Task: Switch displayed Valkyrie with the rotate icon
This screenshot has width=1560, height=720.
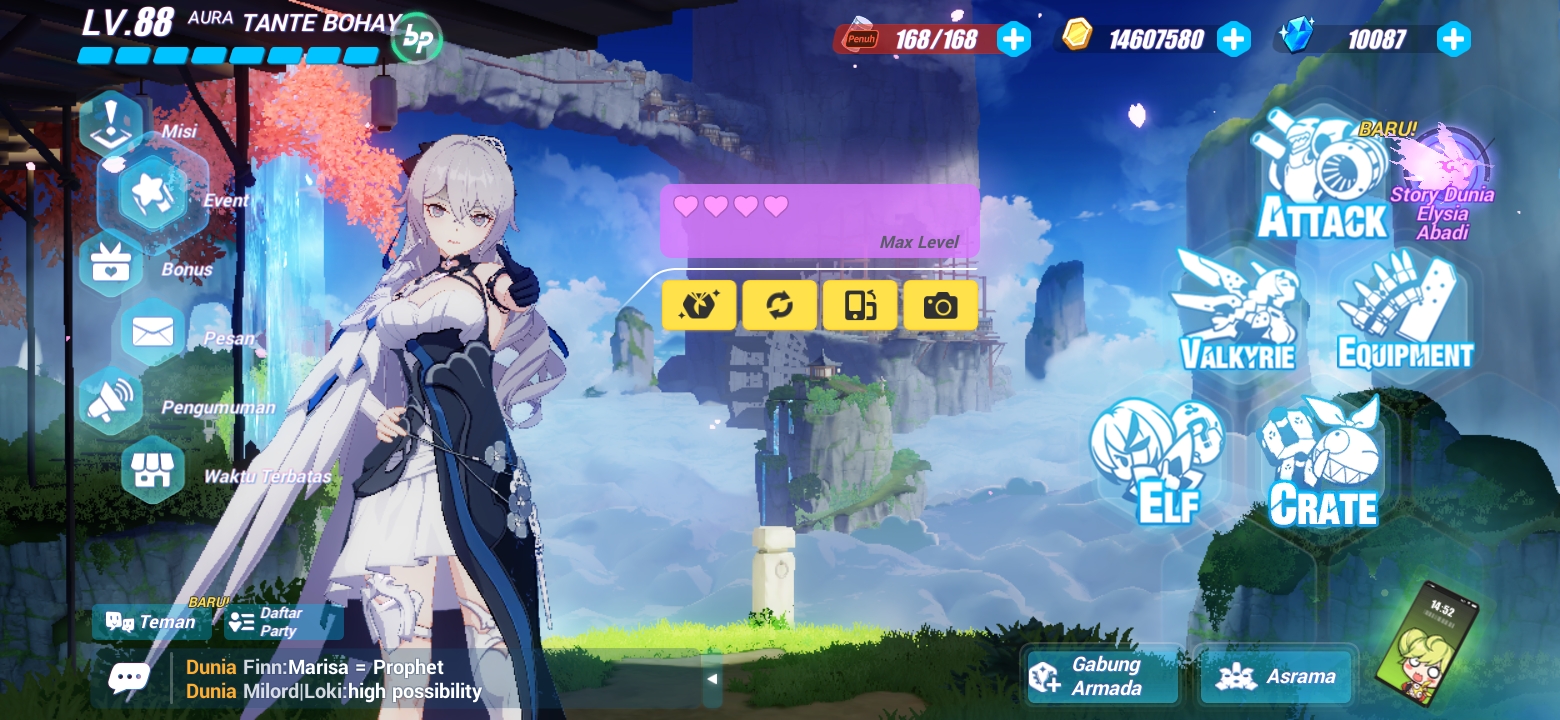Action: [x=779, y=305]
